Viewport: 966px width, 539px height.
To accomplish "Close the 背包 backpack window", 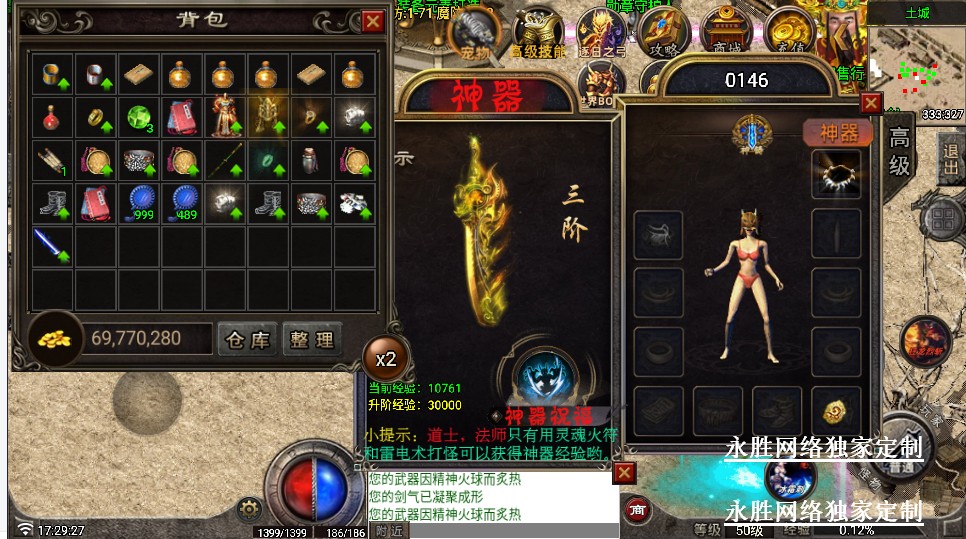I will 372,21.
